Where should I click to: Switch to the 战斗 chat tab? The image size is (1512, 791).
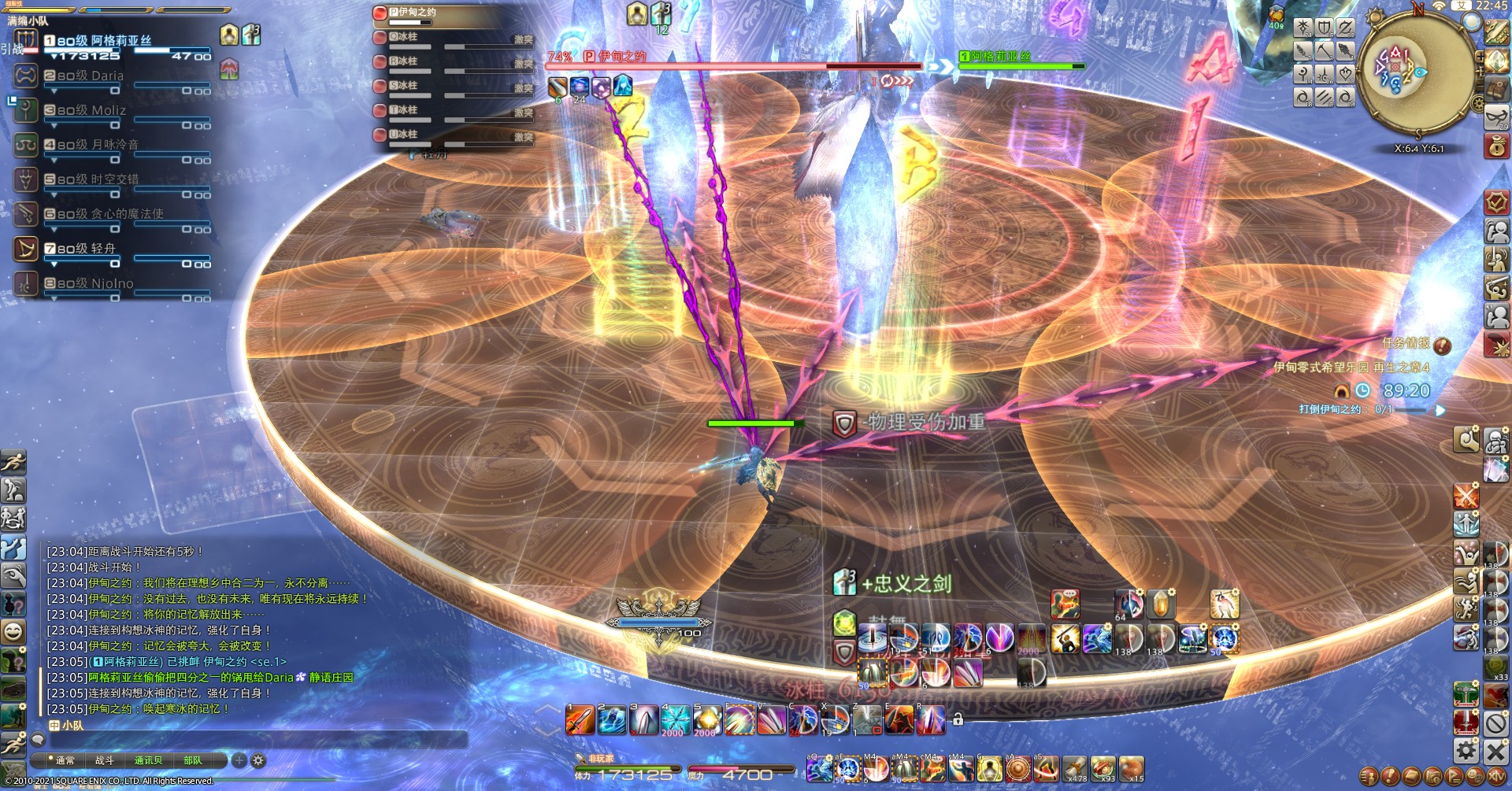point(105,760)
